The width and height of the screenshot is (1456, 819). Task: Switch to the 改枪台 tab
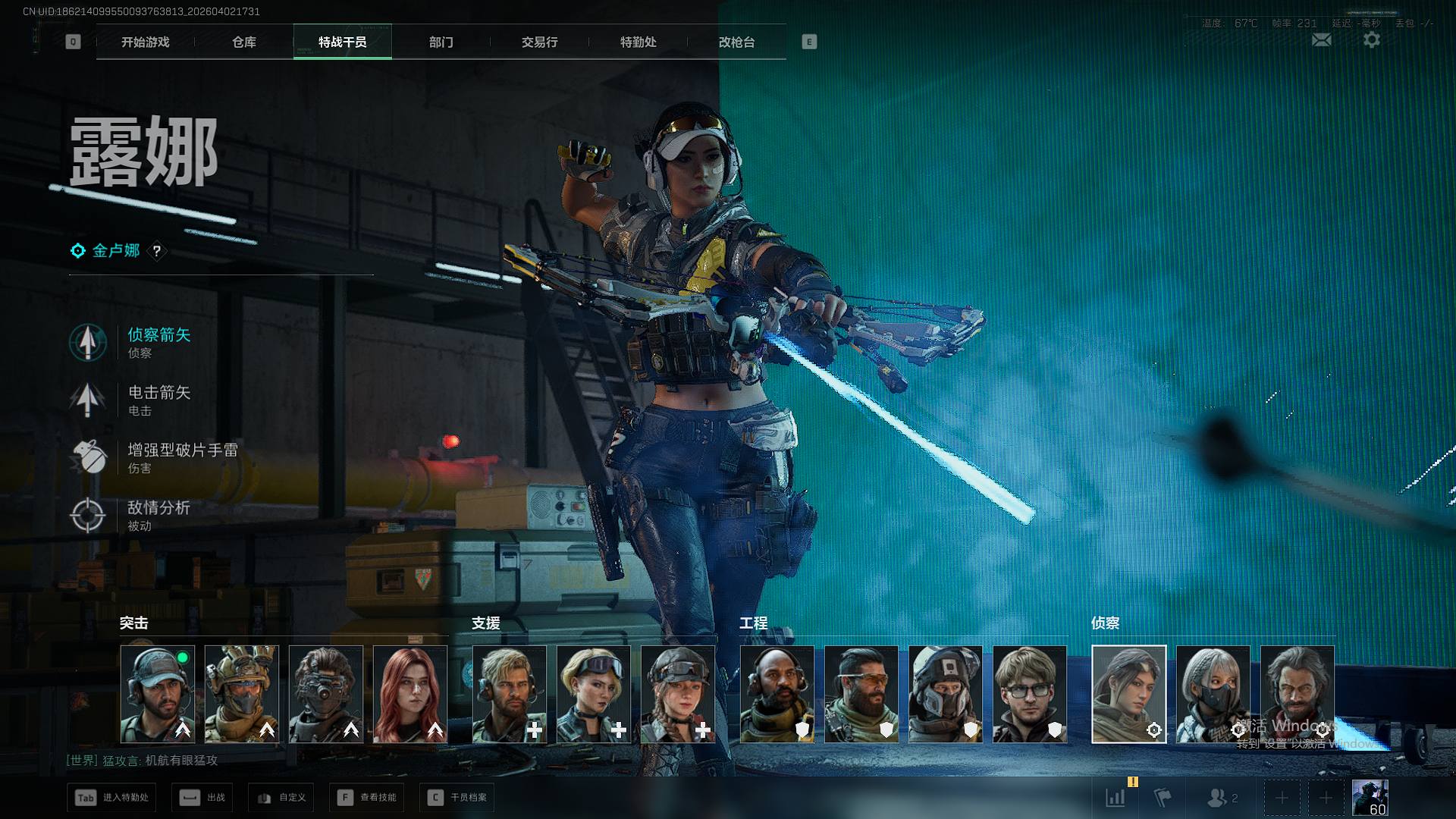[x=737, y=42]
